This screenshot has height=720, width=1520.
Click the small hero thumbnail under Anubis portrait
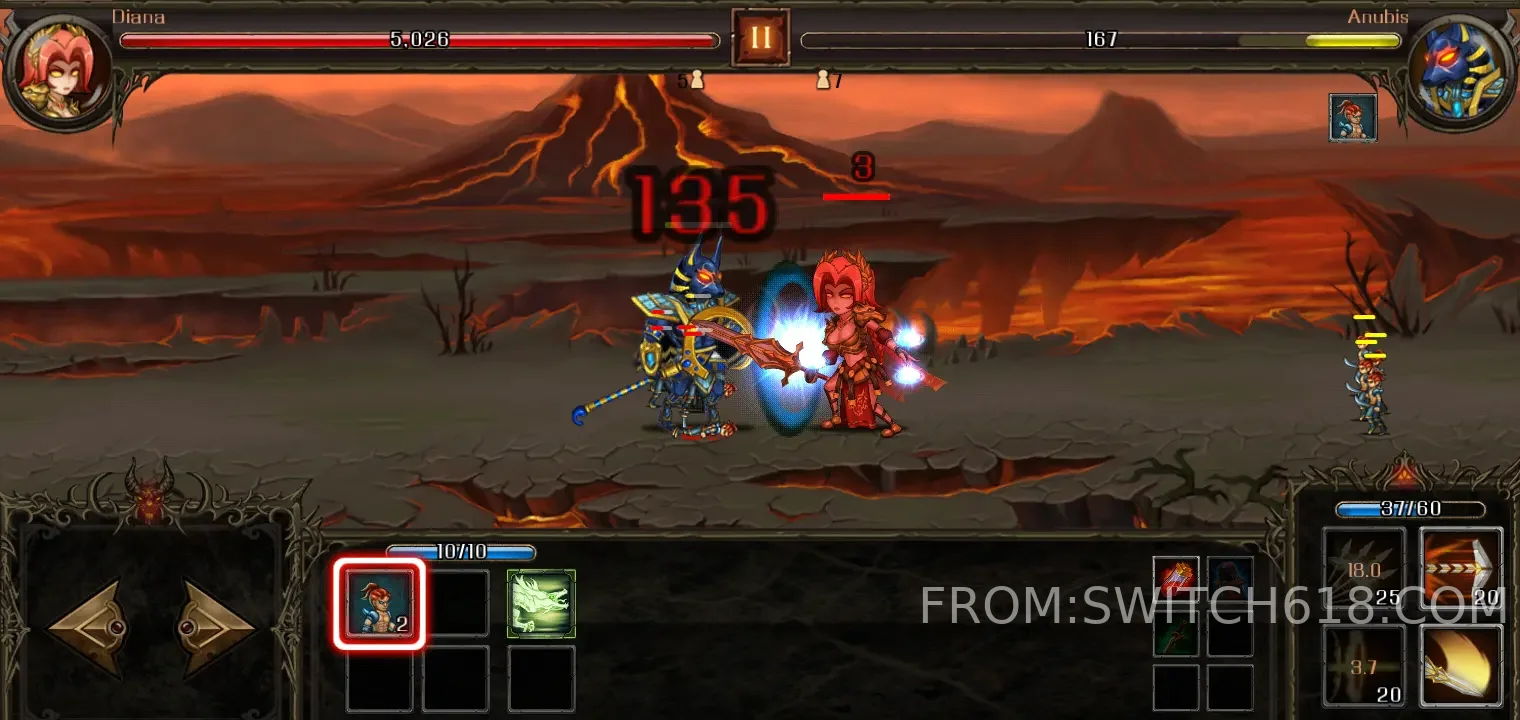point(1354,116)
